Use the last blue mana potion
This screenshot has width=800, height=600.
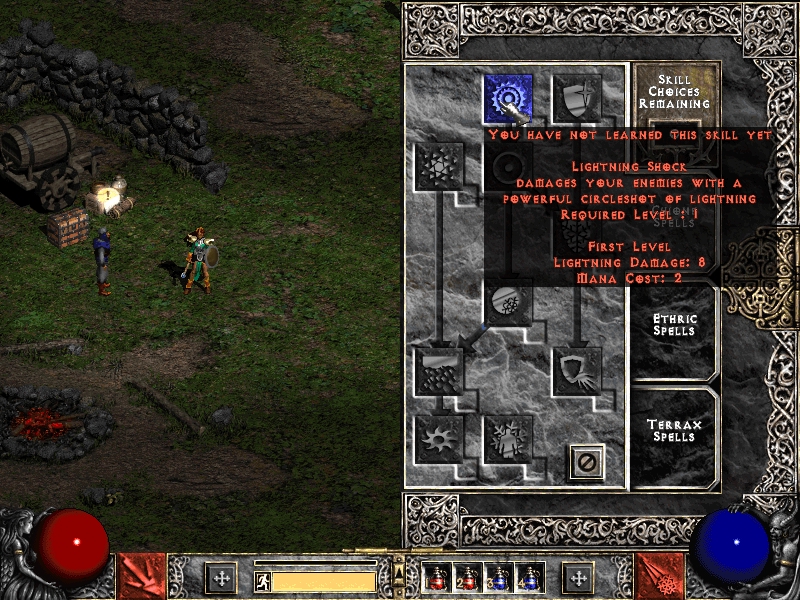(x=529, y=577)
